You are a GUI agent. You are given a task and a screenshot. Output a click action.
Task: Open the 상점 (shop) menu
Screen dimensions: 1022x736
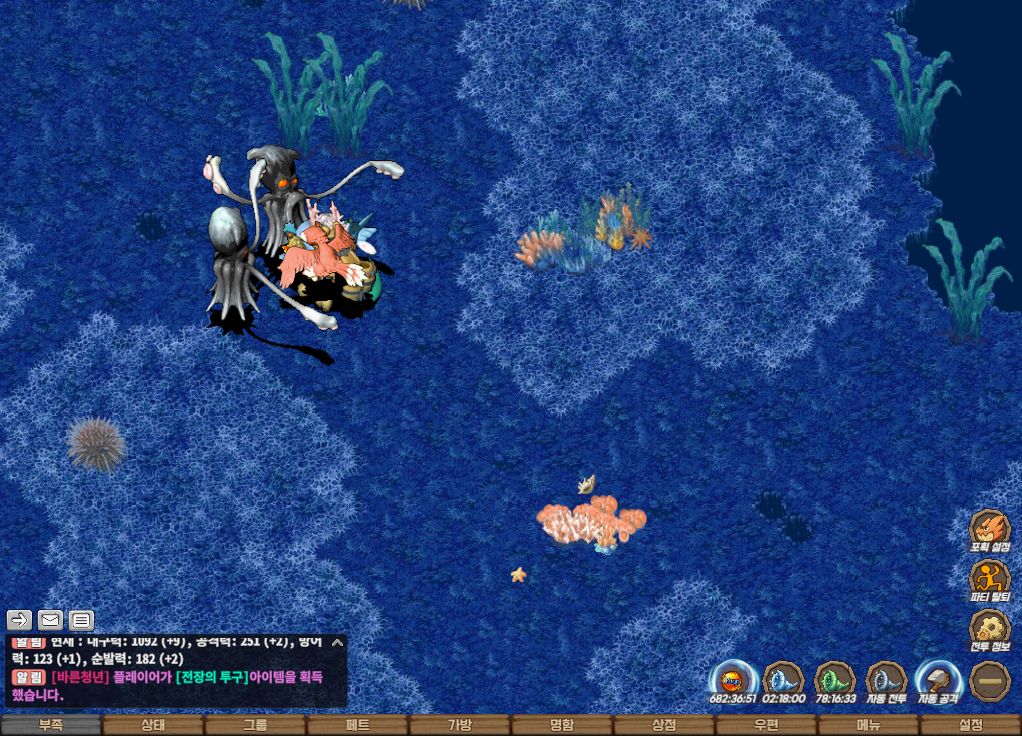pos(664,725)
